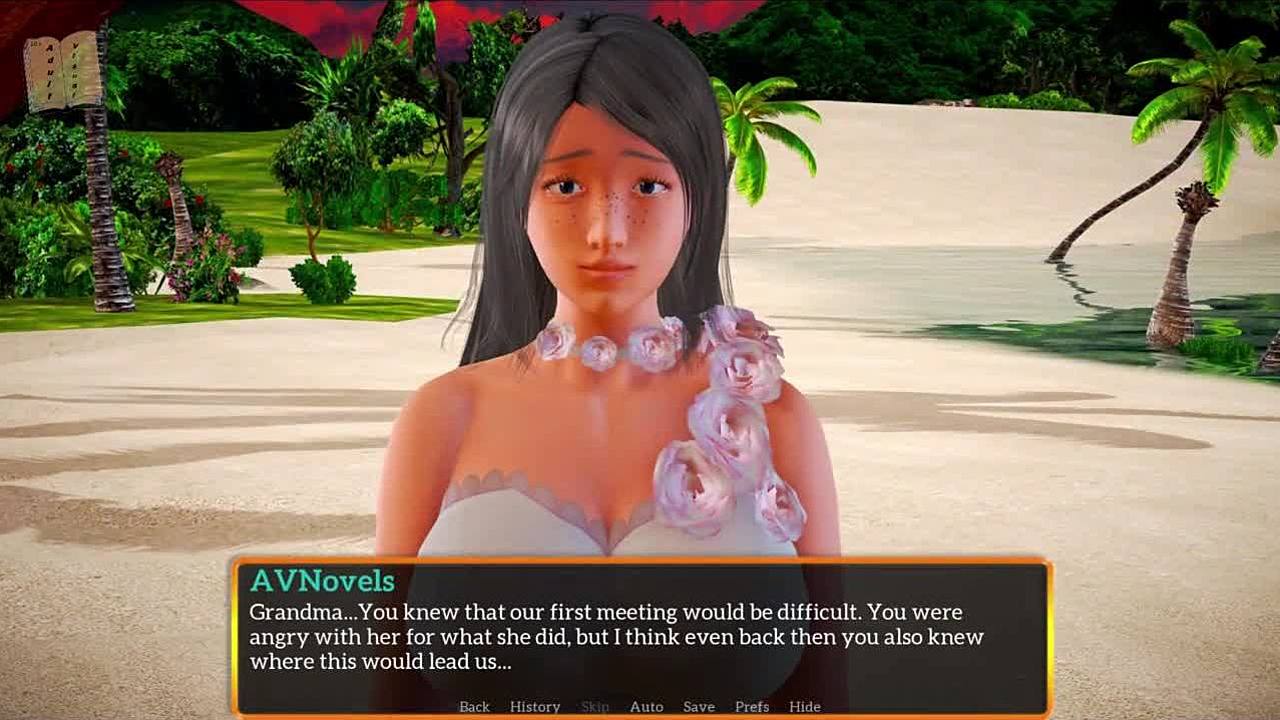Advance the AVNovels dialogue text
The height and width of the screenshot is (720, 1280).
640,636
